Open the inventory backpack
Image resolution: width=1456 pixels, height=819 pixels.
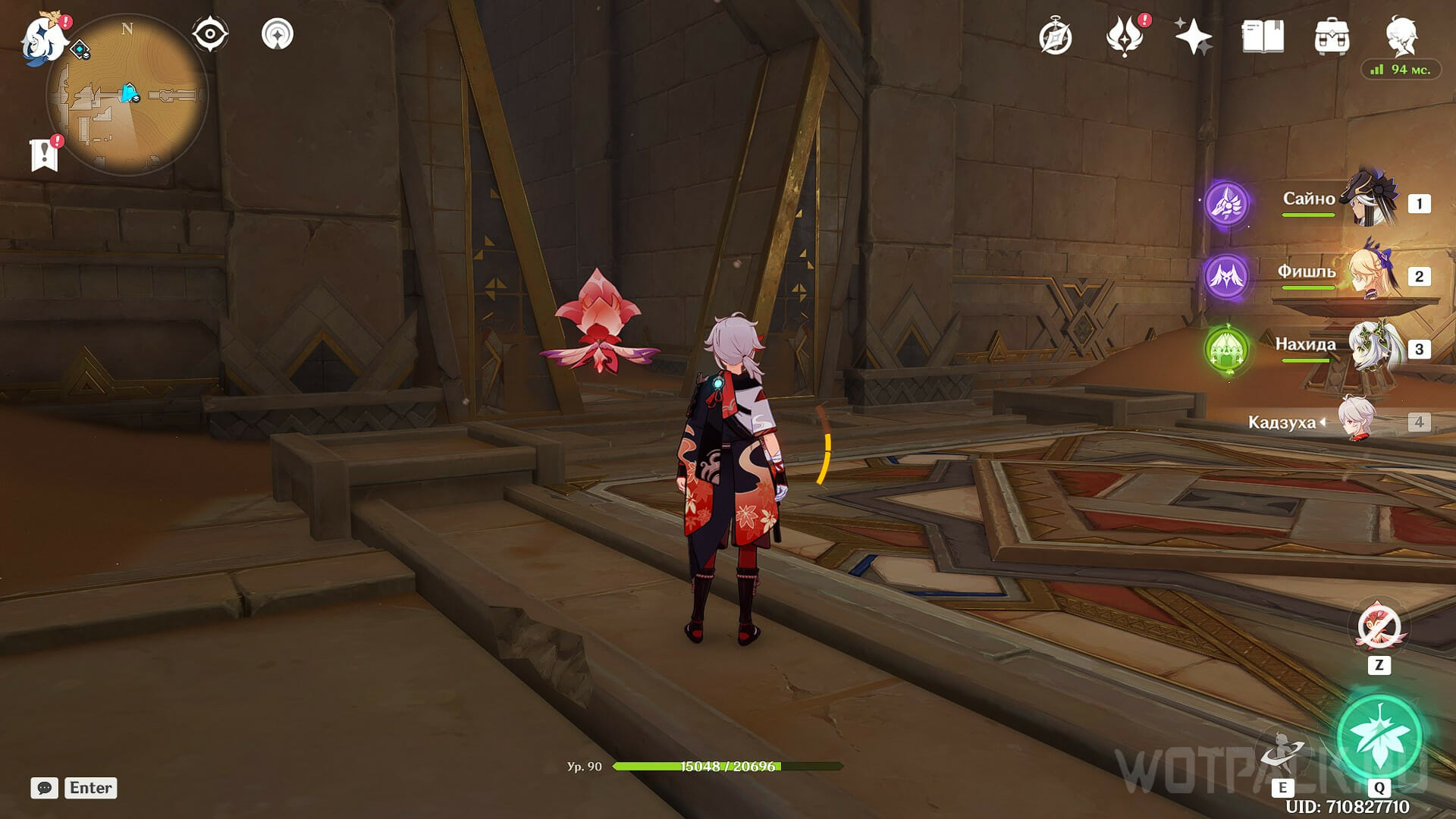coord(1332,37)
